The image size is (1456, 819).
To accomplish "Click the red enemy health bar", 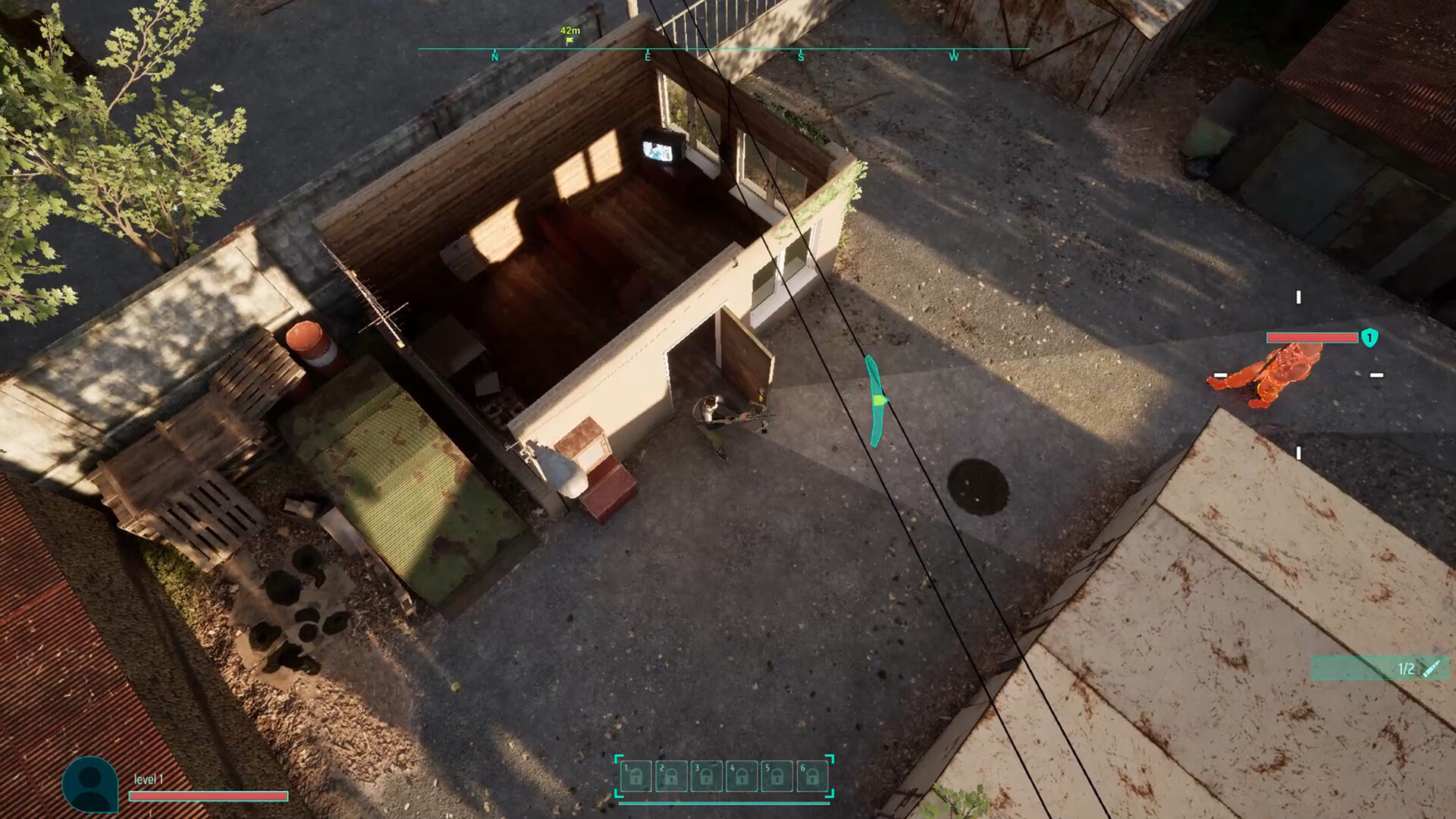I will pos(1312,338).
